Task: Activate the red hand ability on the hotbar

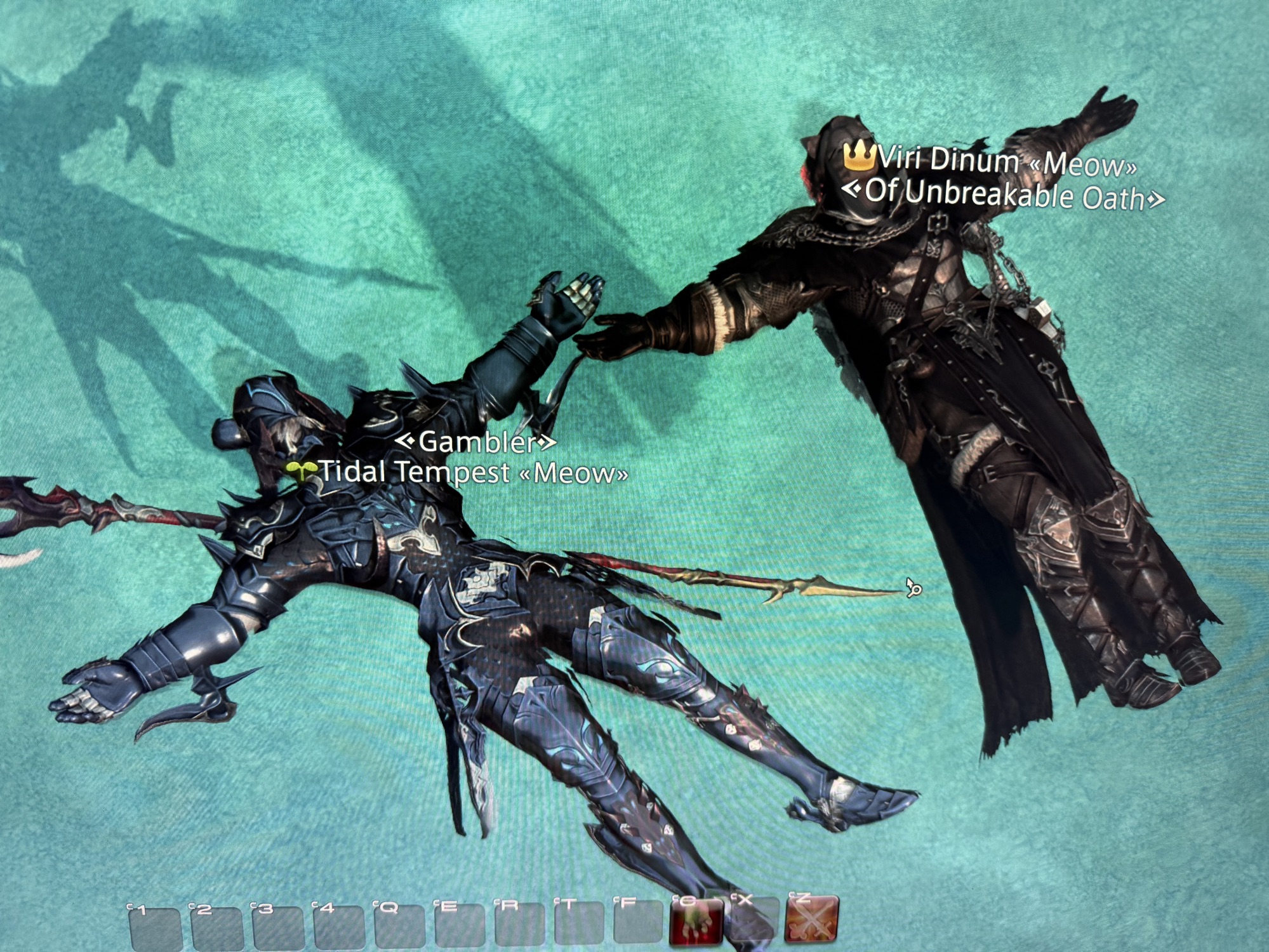Action: 696,920
